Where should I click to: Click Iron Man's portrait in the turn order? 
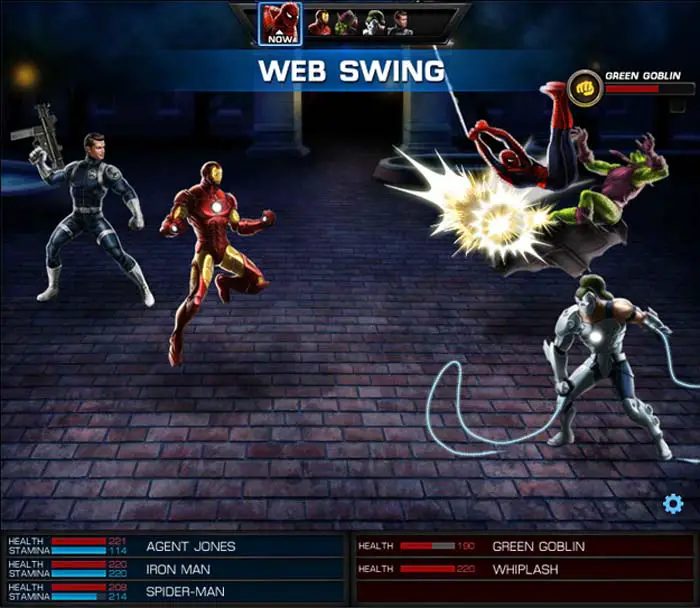(320, 23)
